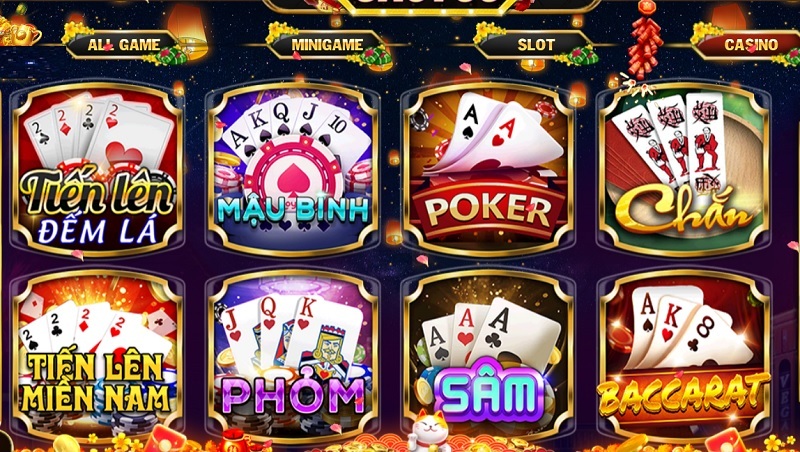Viewport: 800px width, 452px height.
Task: Open the Mậu Binh card game
Action: (x=292, y=170)
